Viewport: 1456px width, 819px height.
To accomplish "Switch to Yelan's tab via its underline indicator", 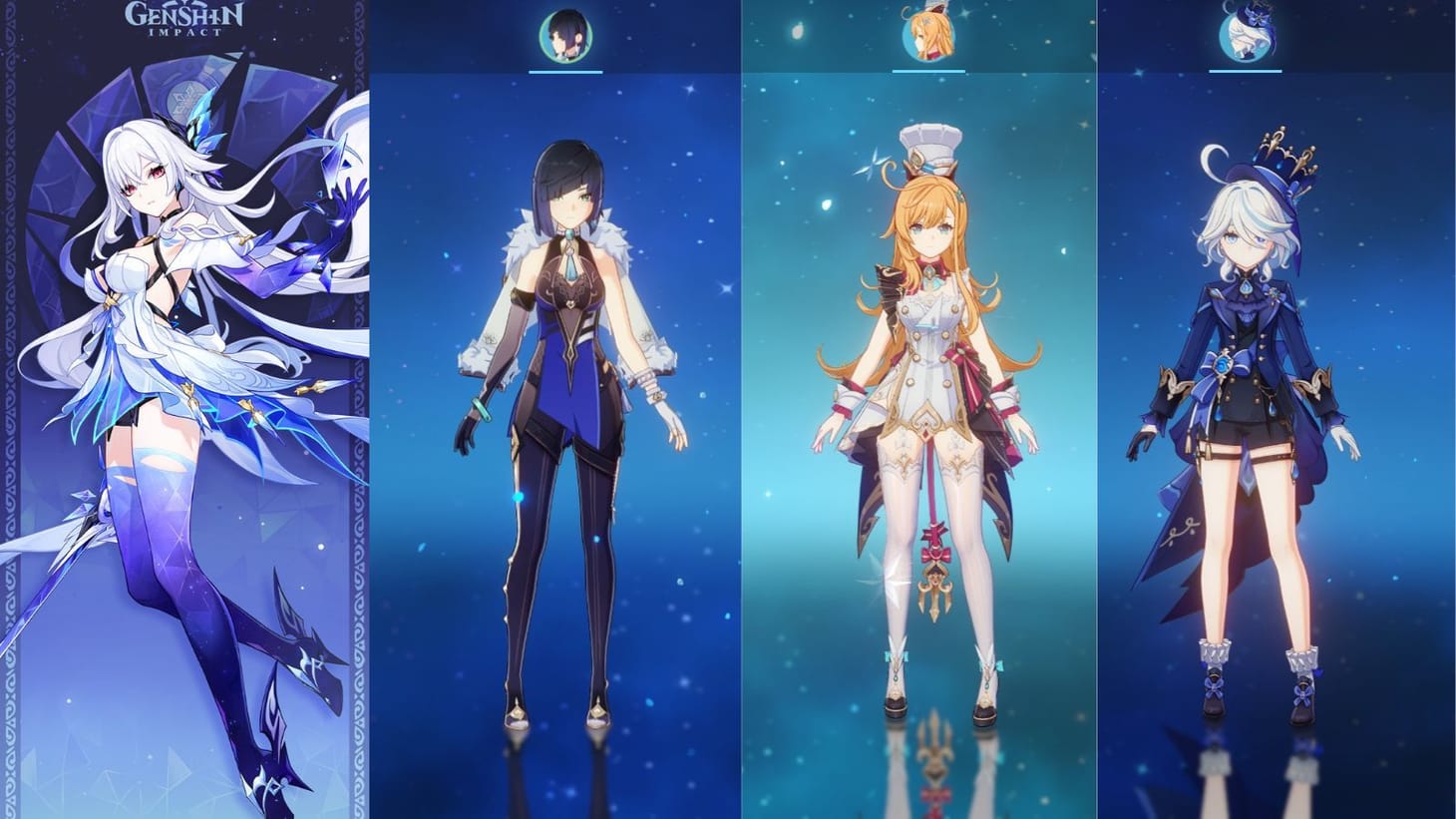I will (568, 71).
